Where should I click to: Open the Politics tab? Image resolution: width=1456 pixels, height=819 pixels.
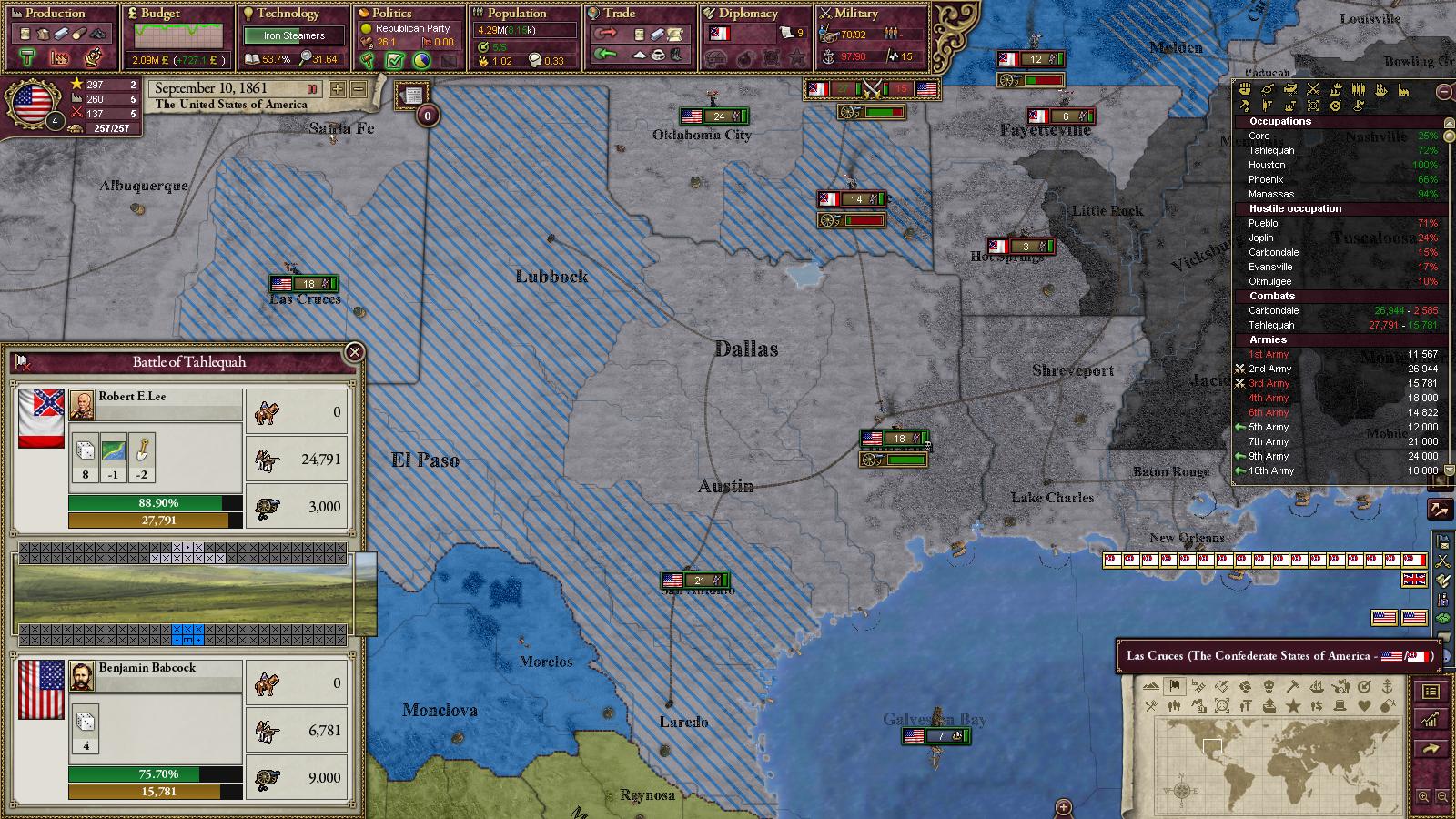click(x=392, y=14)
